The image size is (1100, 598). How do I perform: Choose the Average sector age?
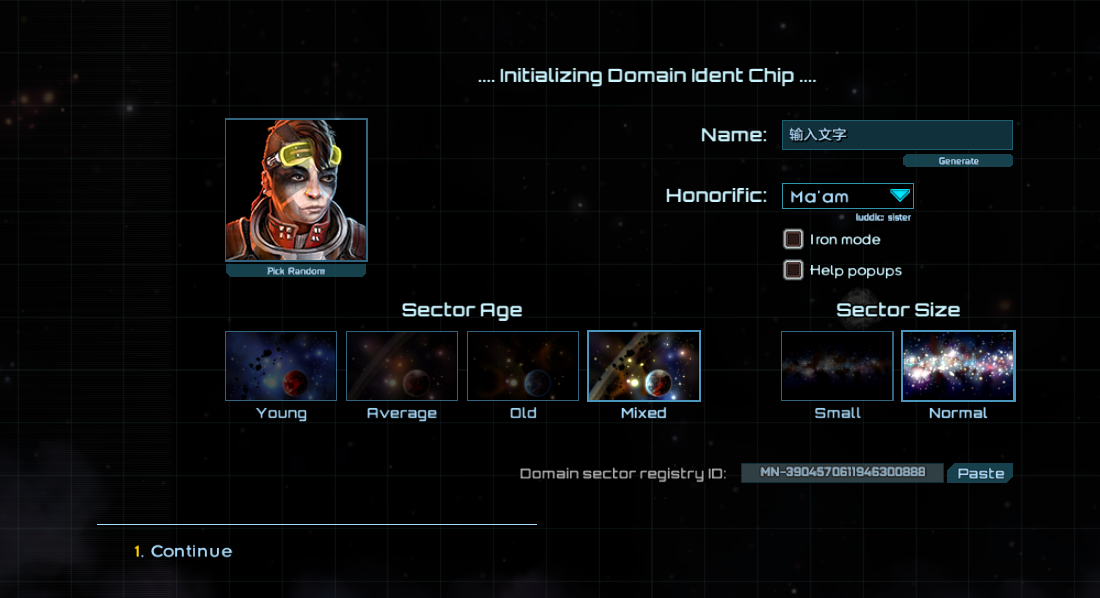[402, 366]
